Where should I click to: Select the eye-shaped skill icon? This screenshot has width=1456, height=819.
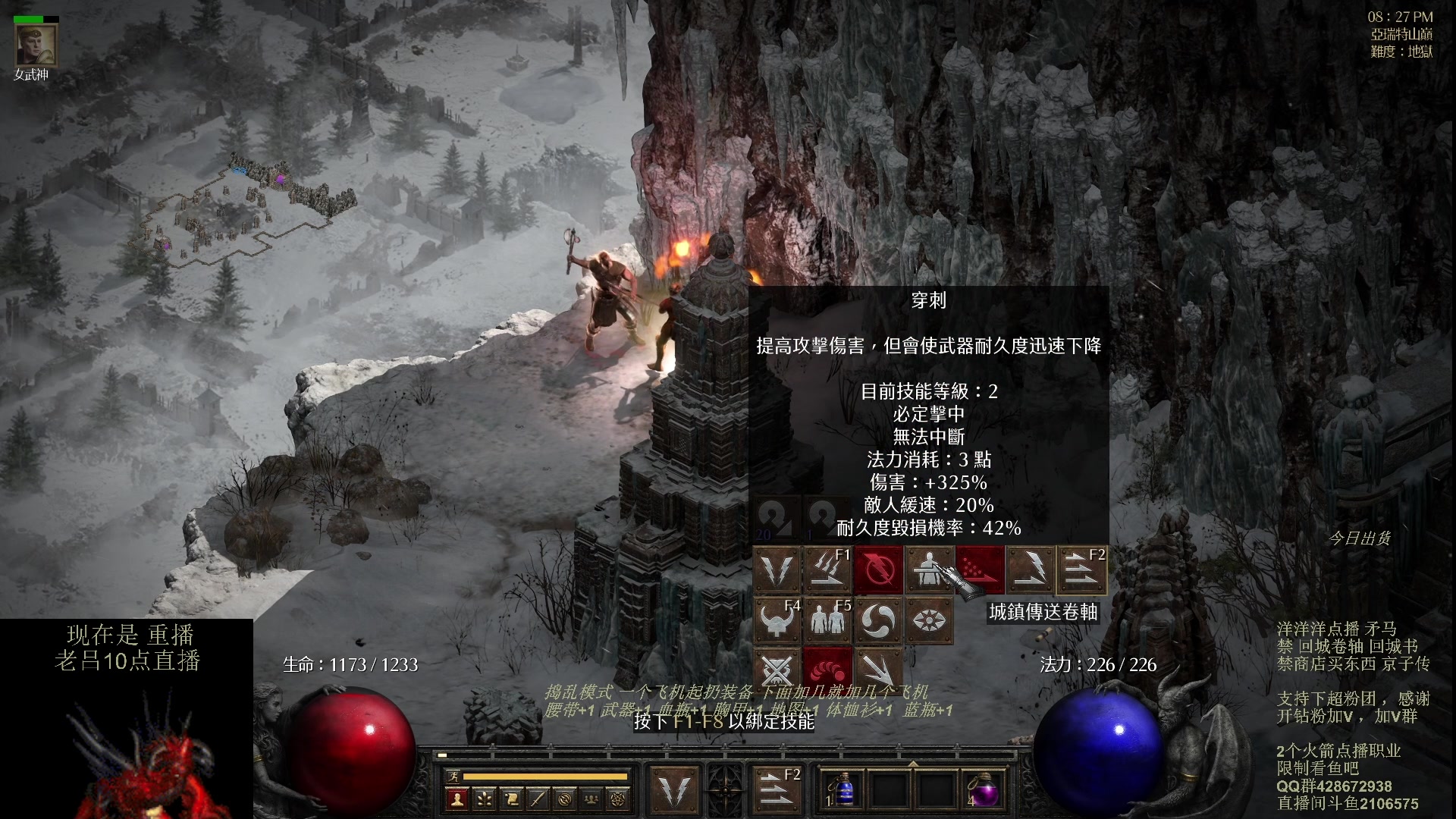[928, 620]
